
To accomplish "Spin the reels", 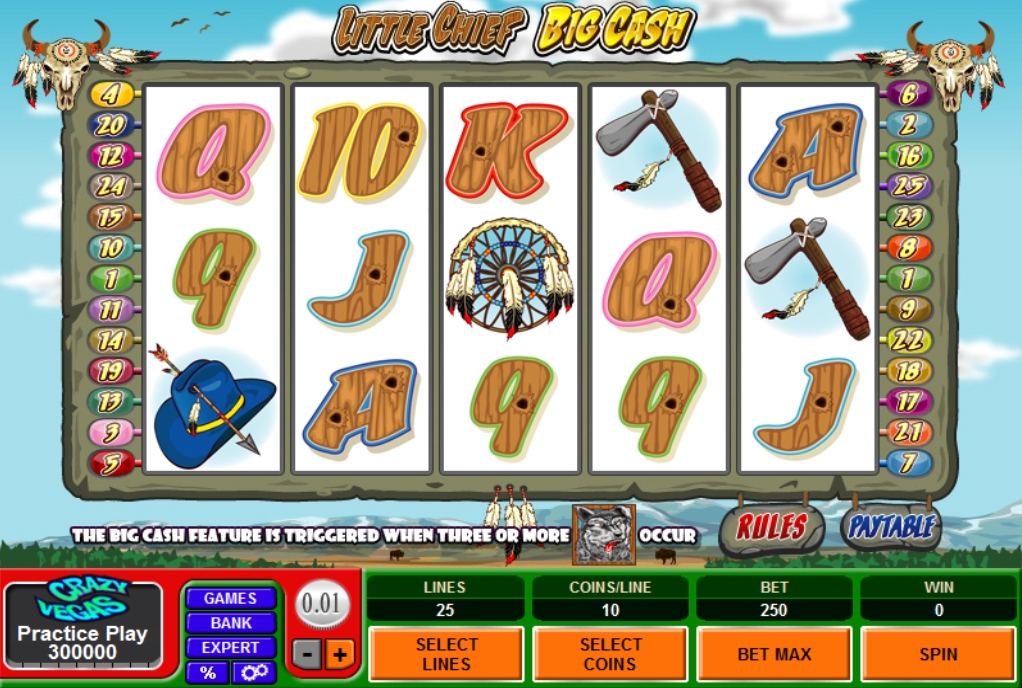I will click(x=938, y=654).
